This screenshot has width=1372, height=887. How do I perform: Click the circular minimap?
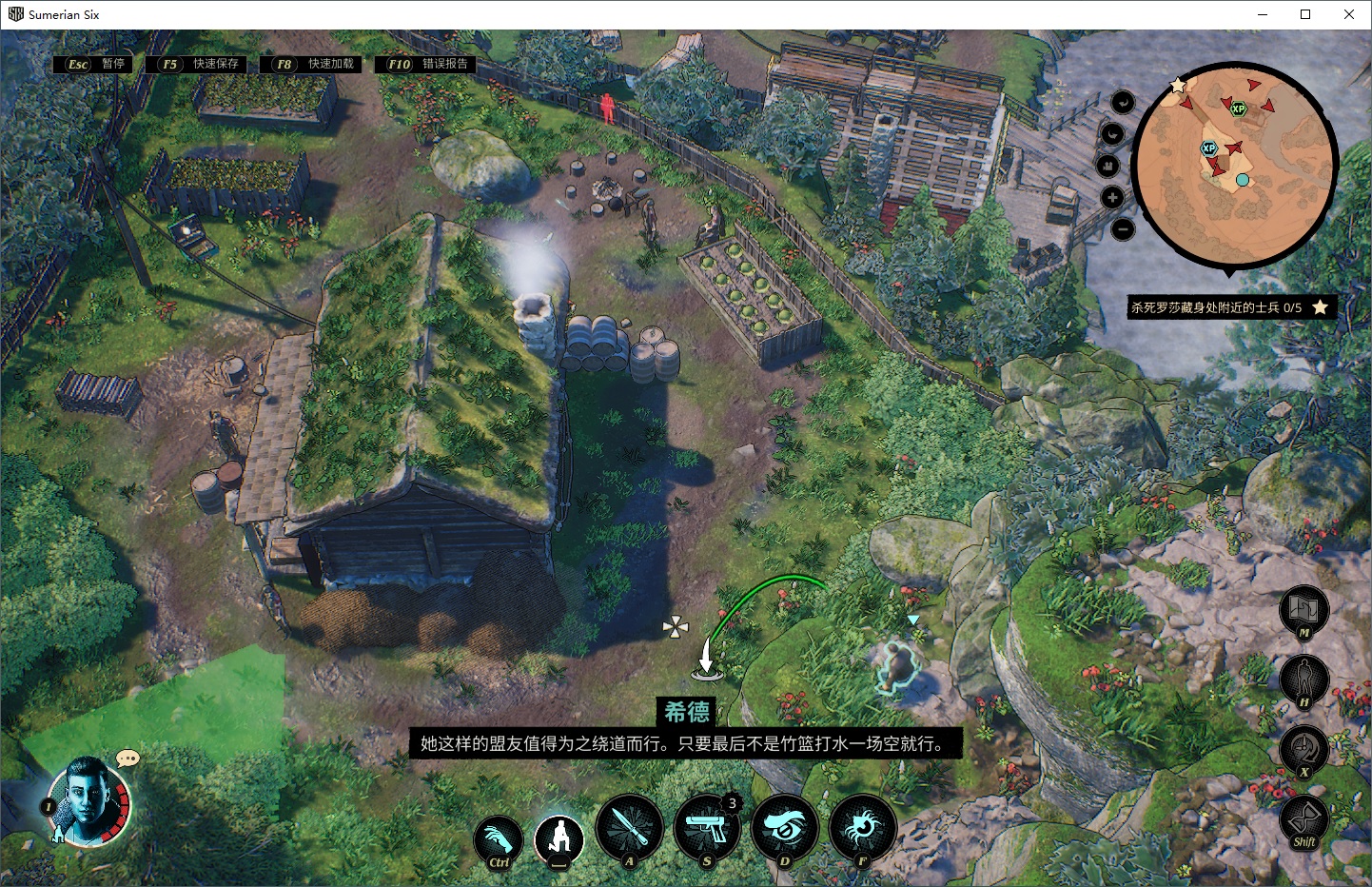click(1235, 164)
